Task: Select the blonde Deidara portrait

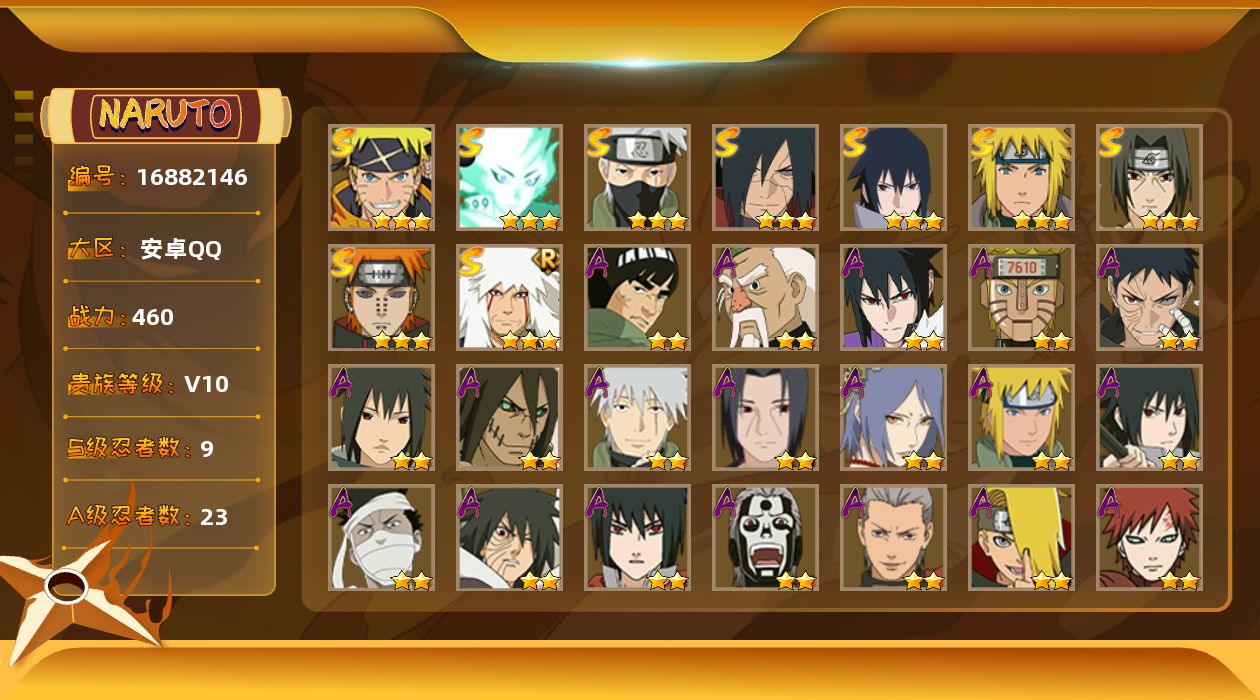Action: pos(1021,537)
